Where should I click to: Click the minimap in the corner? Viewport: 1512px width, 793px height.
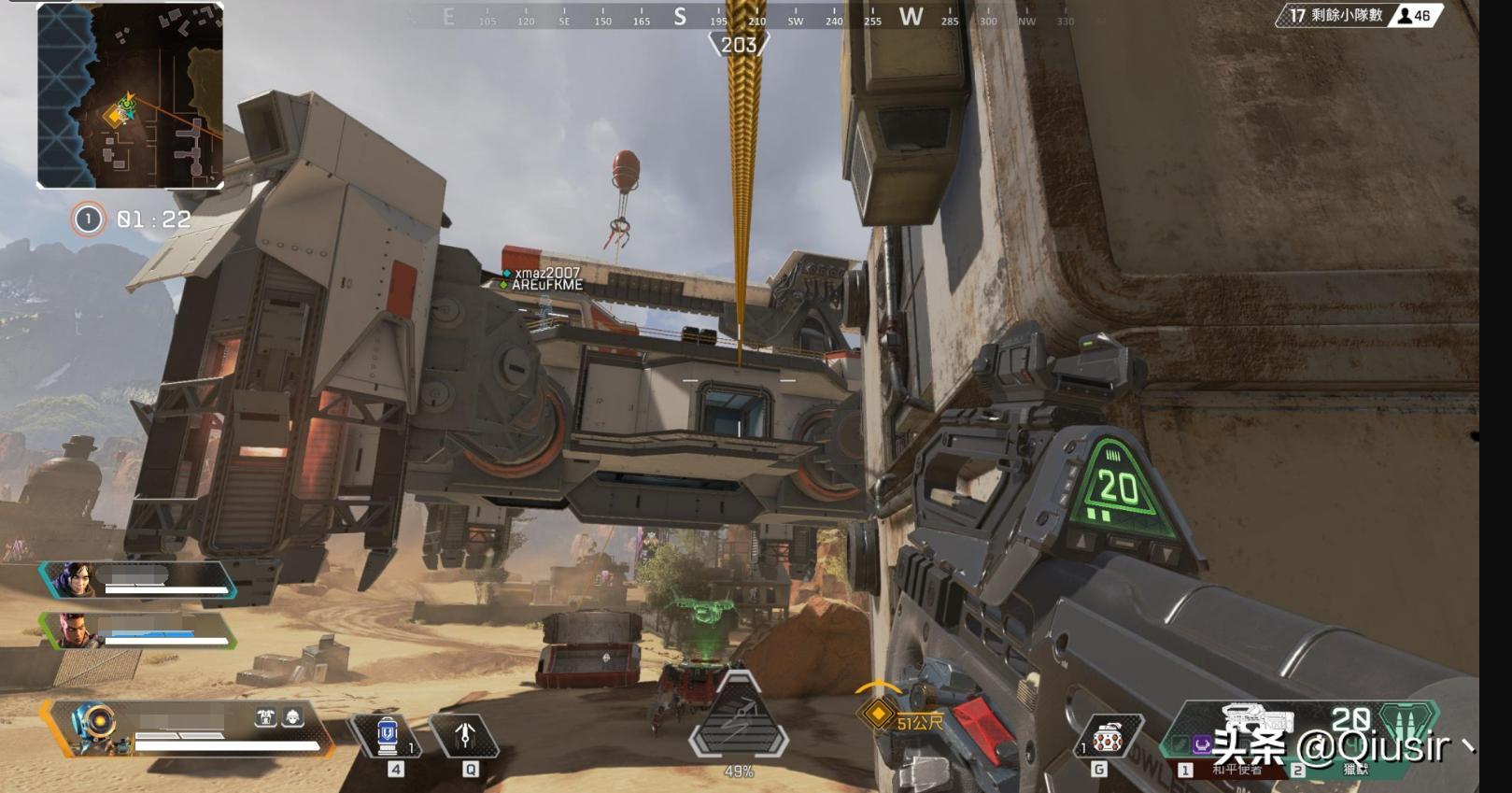pyautogui.click(x=130, y=95)
